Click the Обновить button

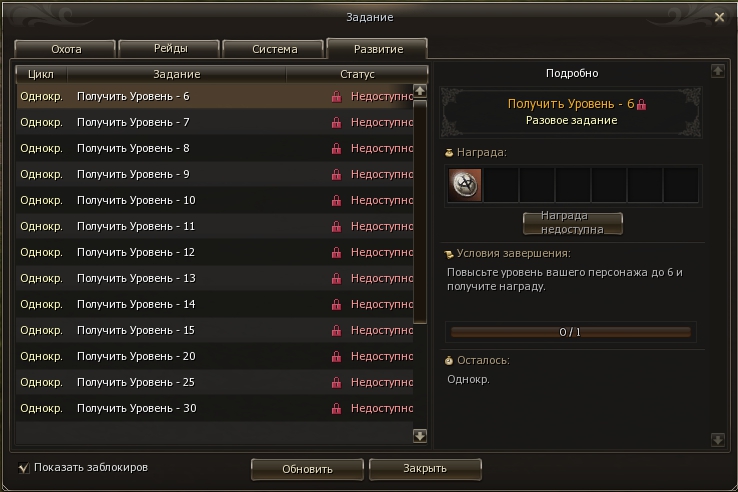[306, 469]
